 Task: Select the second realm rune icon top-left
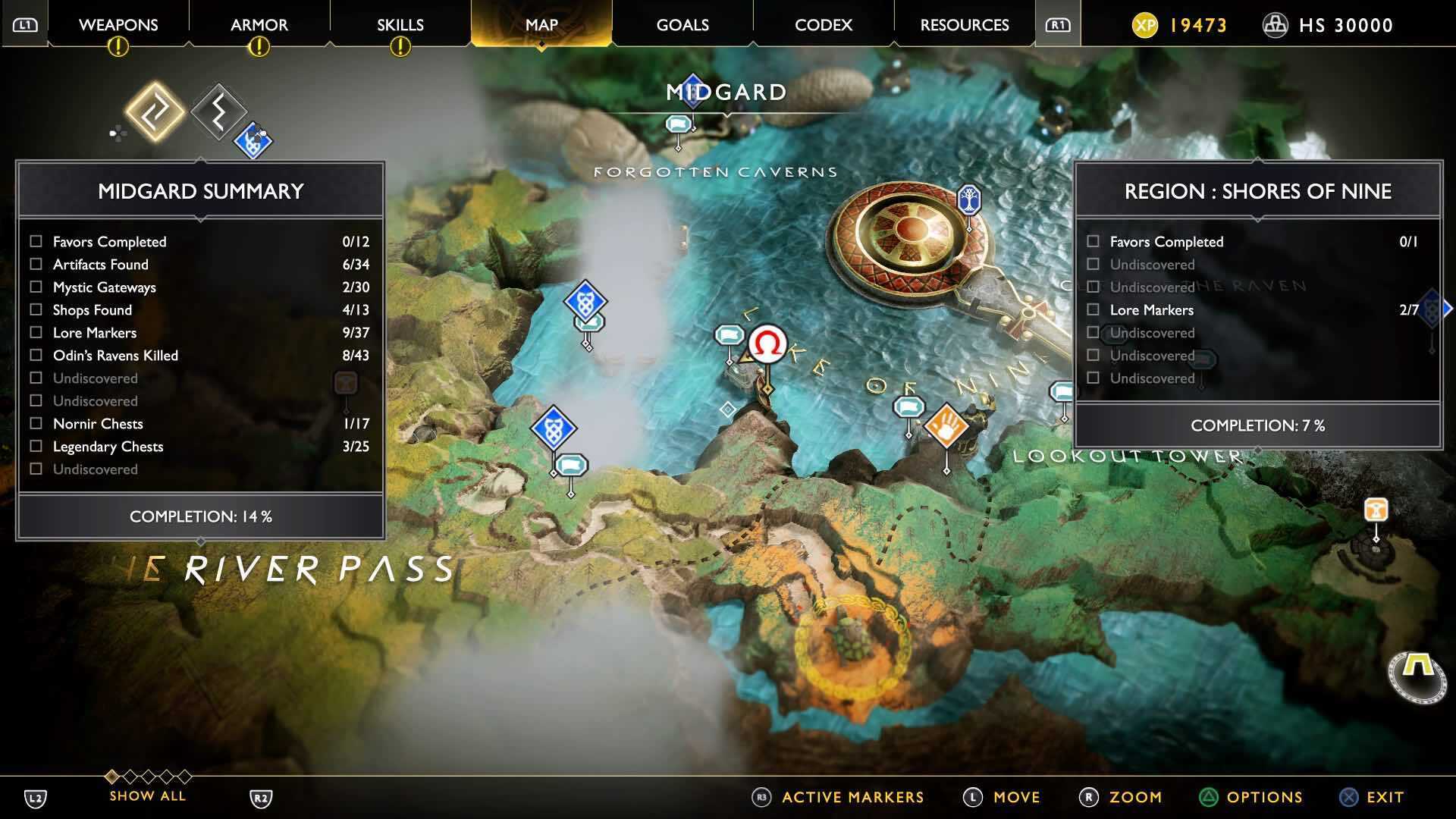[x=217, y=112]
